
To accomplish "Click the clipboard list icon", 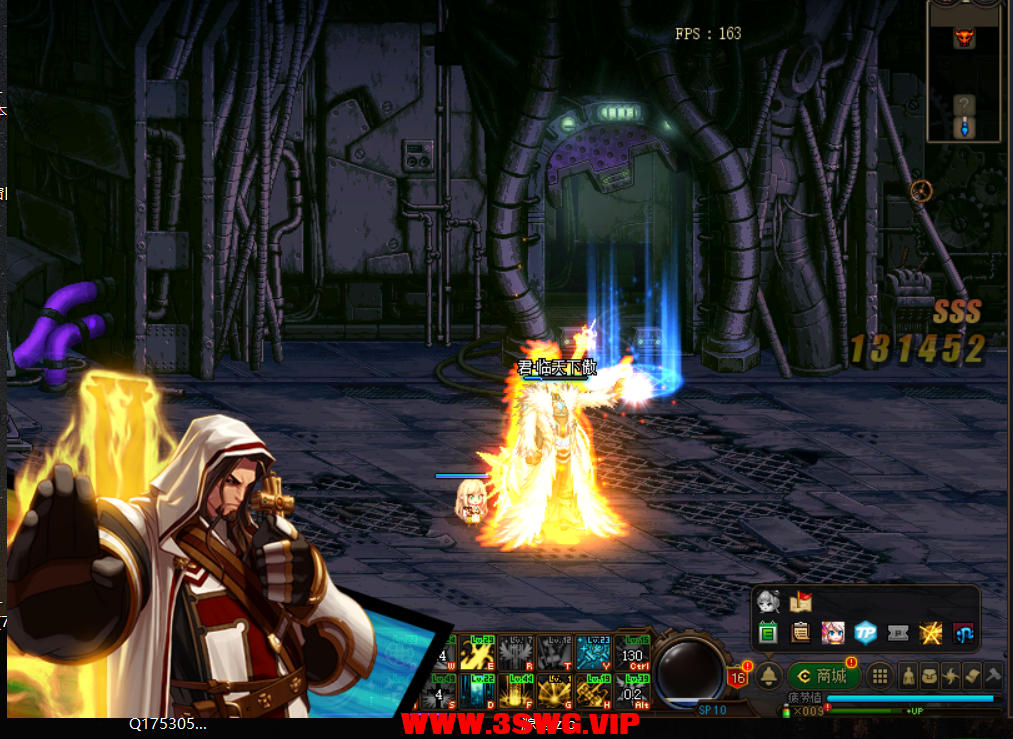I will [800, 632].
